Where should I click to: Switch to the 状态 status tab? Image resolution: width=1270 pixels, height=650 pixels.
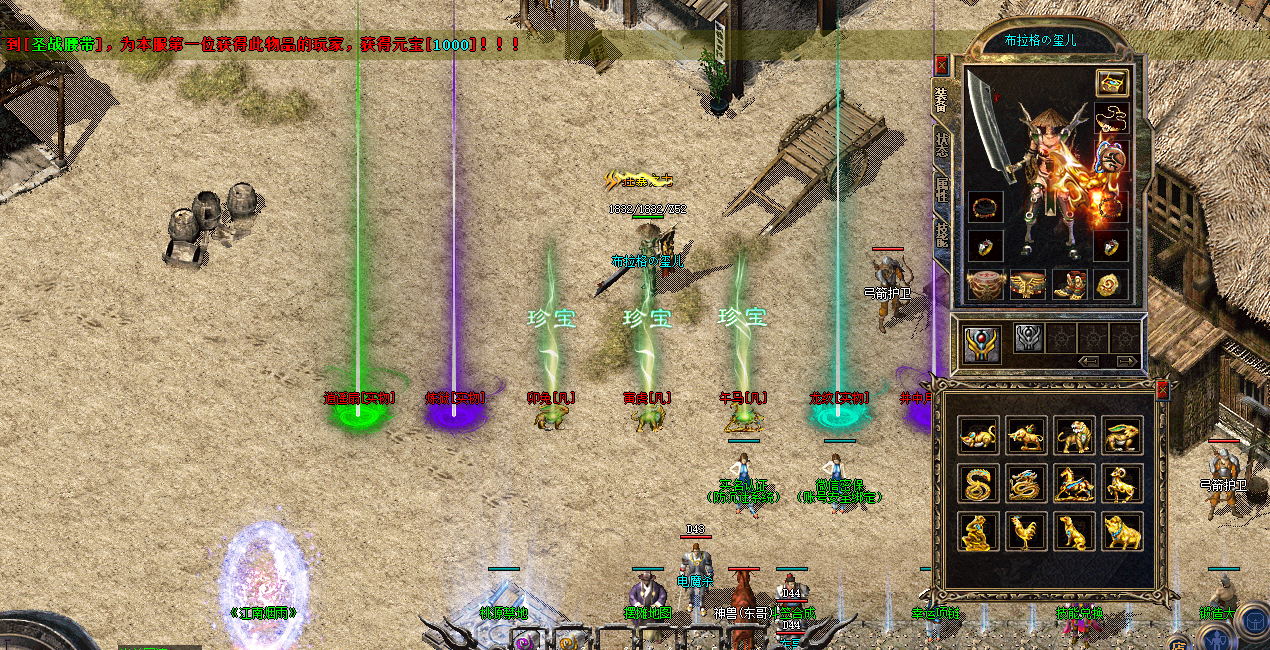[x=942, y=143]
